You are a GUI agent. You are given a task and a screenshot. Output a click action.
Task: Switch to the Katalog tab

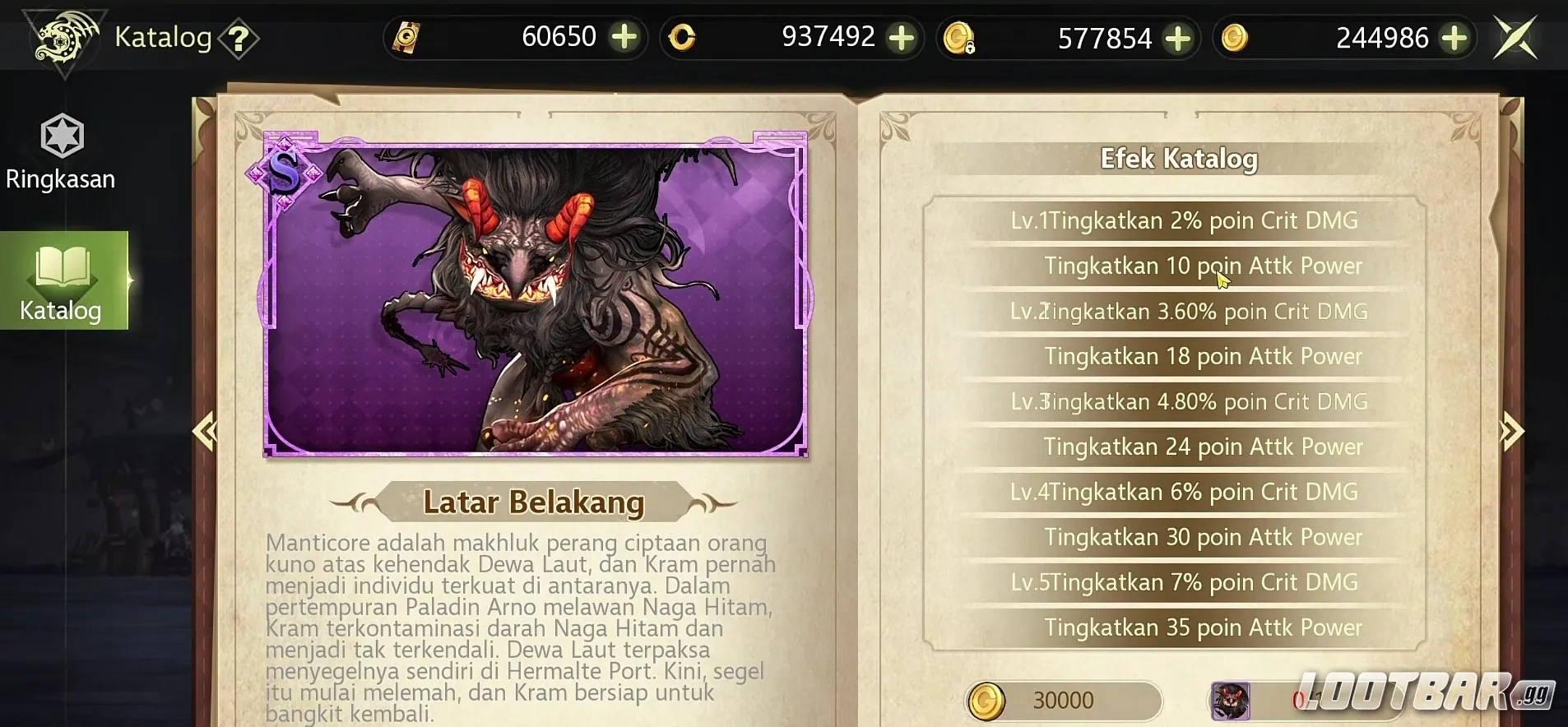point(61,310)
